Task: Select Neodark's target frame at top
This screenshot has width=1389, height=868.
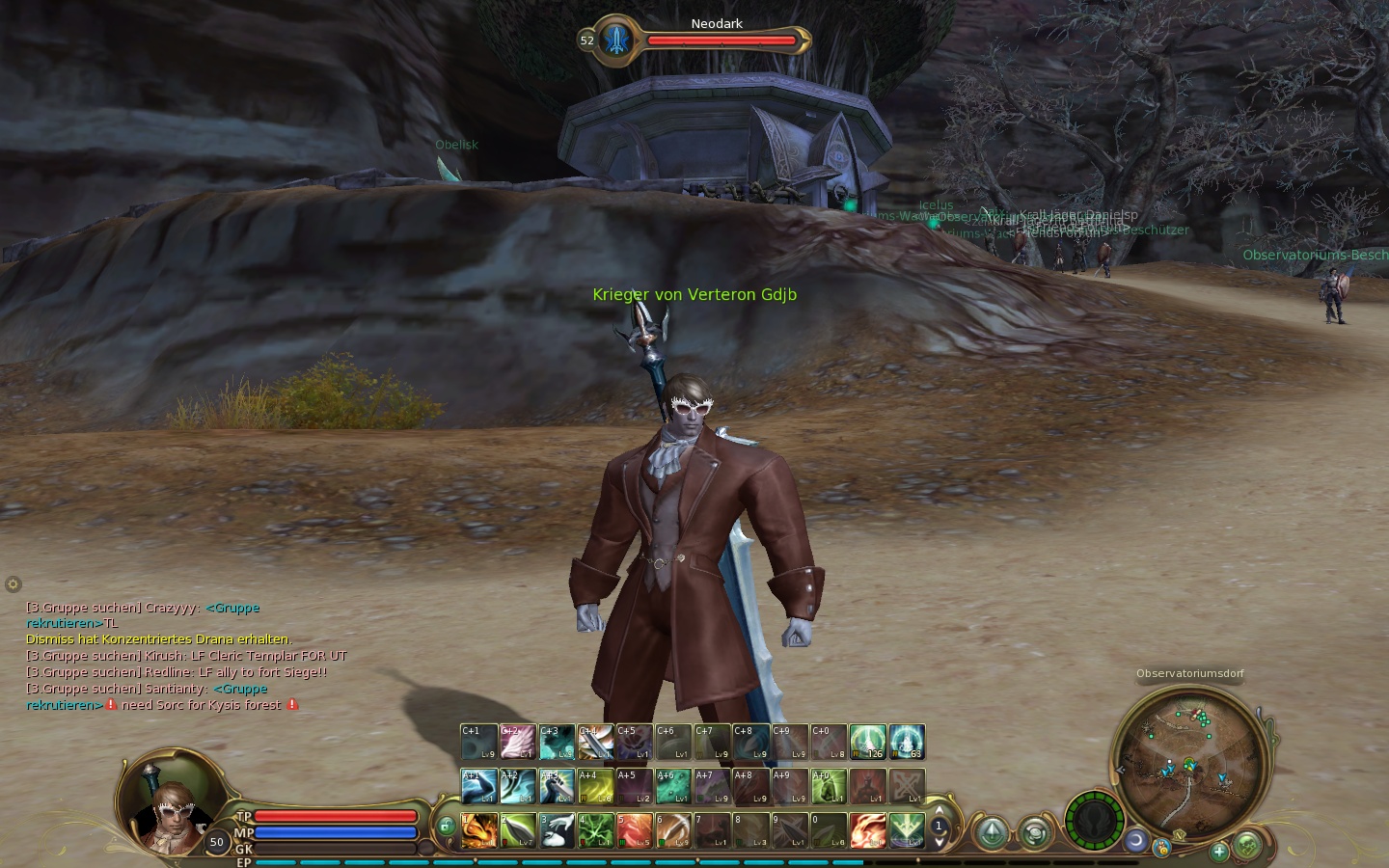Action: (x=696, y=41)
